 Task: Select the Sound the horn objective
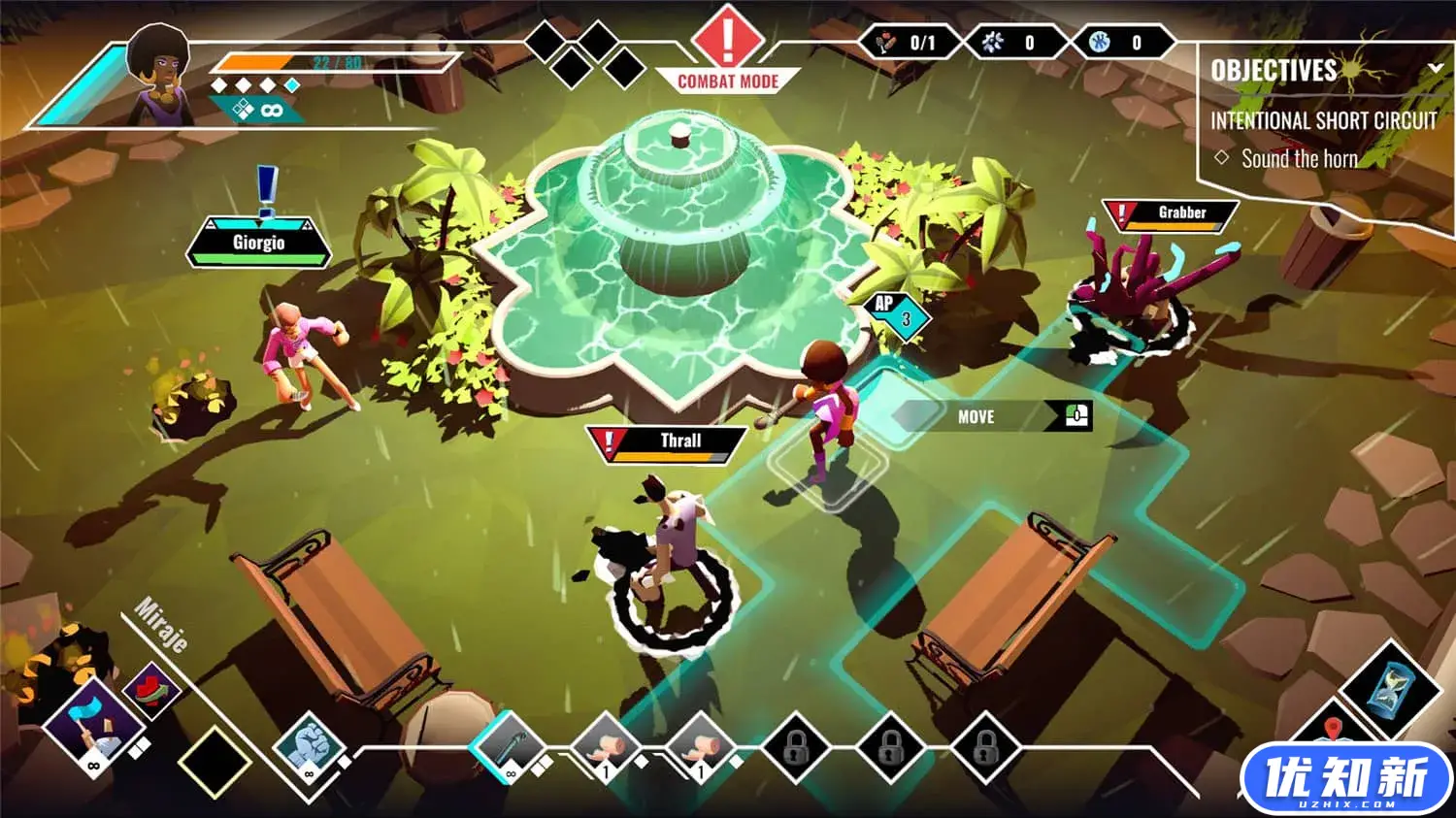tap(1299, 158)
